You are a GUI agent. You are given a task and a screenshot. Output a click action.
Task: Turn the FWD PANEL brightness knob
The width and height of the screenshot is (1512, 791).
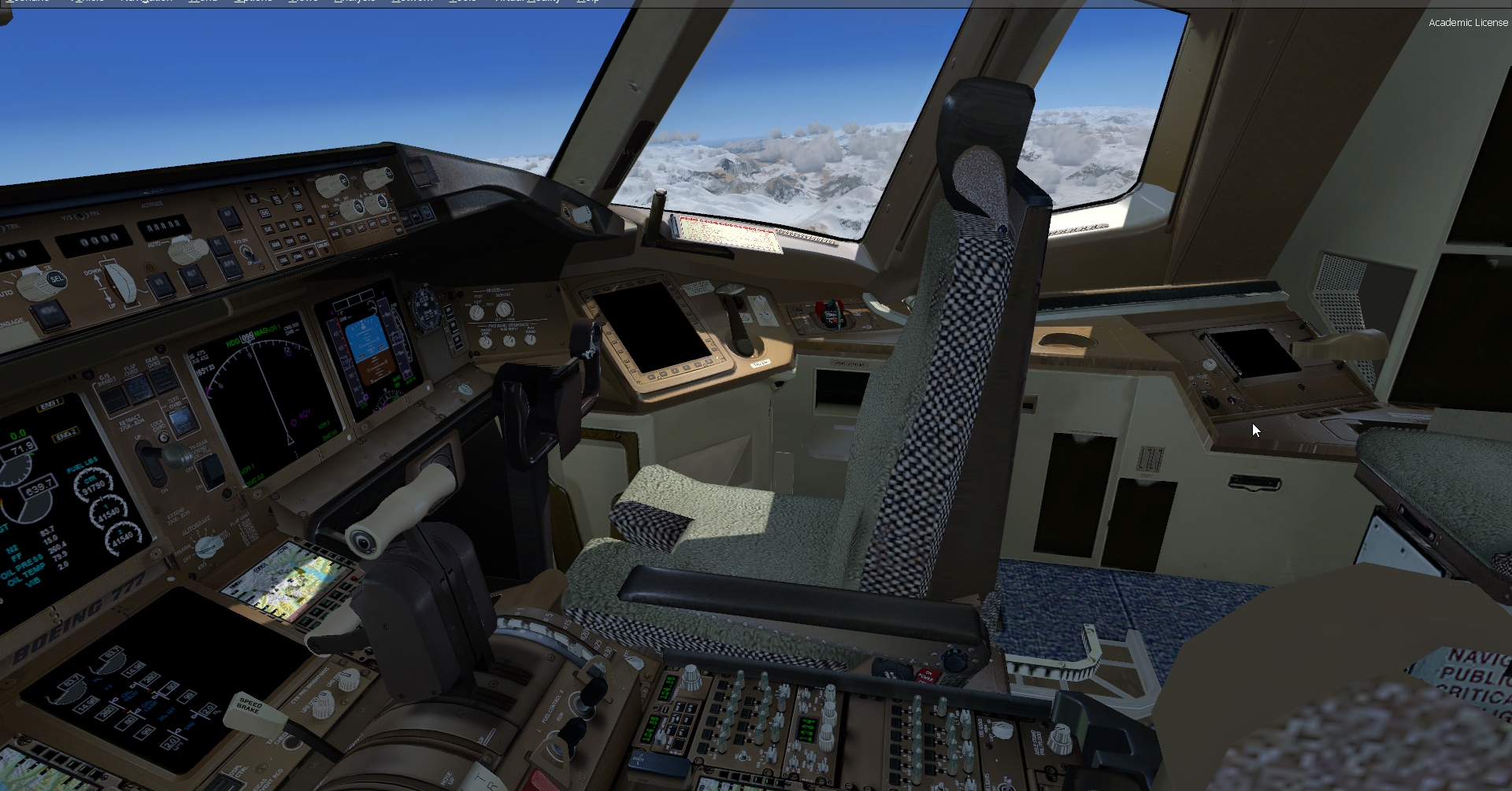coord(508,340)
